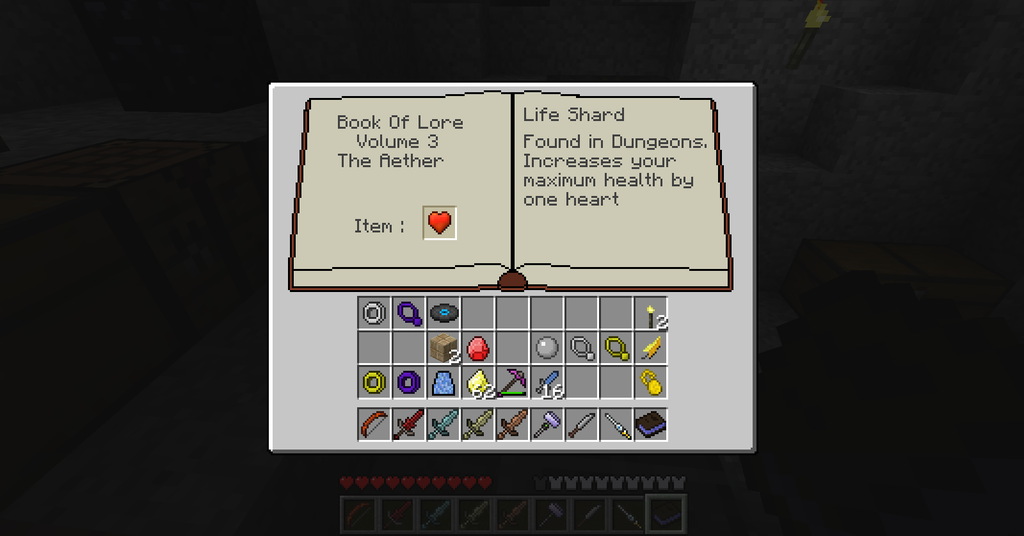Select the purple-headed hammer
The width and height of the screenshot is (1024, 536).
pos(546,424)
